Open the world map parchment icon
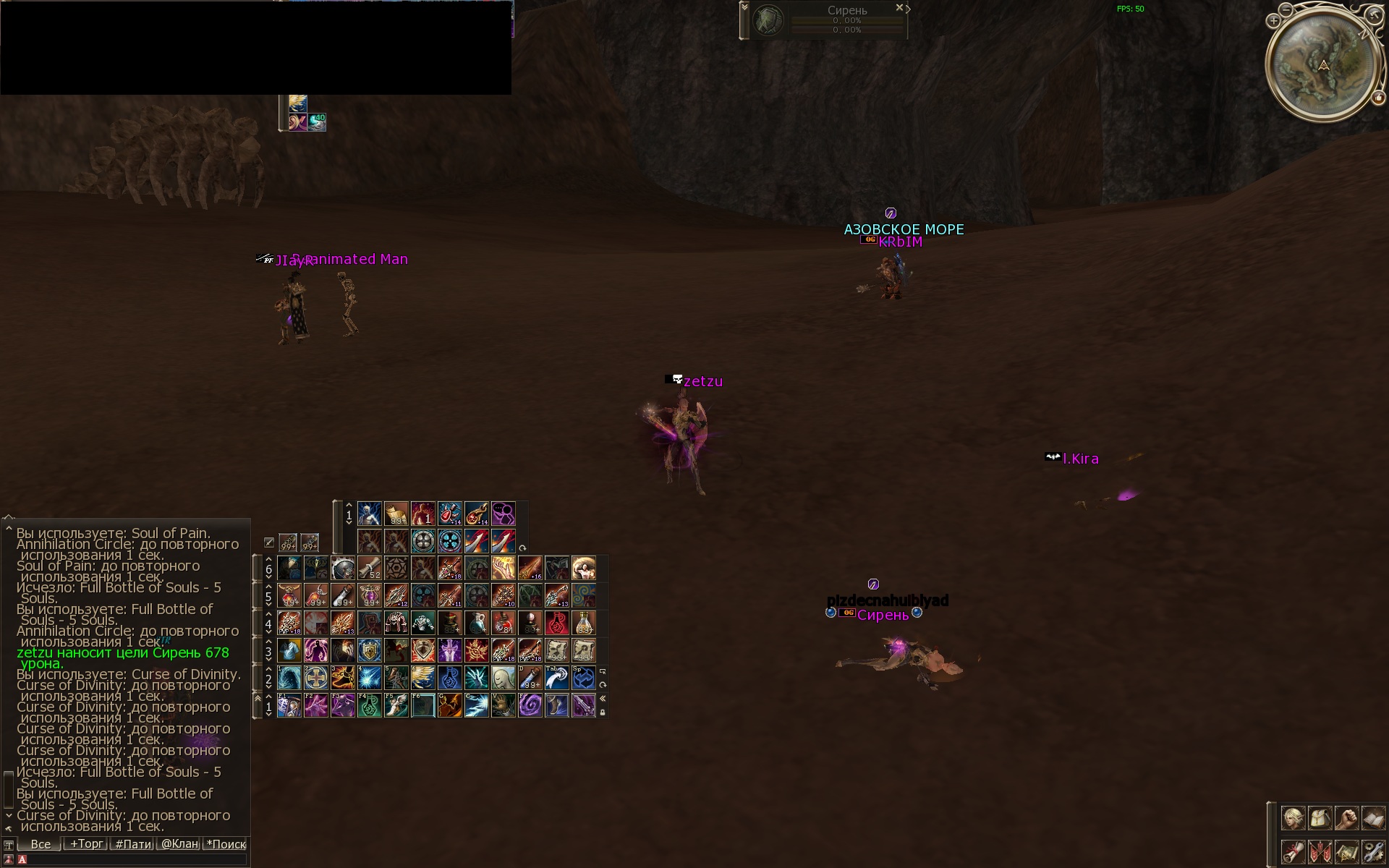Screen dimensions: 1389x868 pyautogui.click(x=1346, y=851)
